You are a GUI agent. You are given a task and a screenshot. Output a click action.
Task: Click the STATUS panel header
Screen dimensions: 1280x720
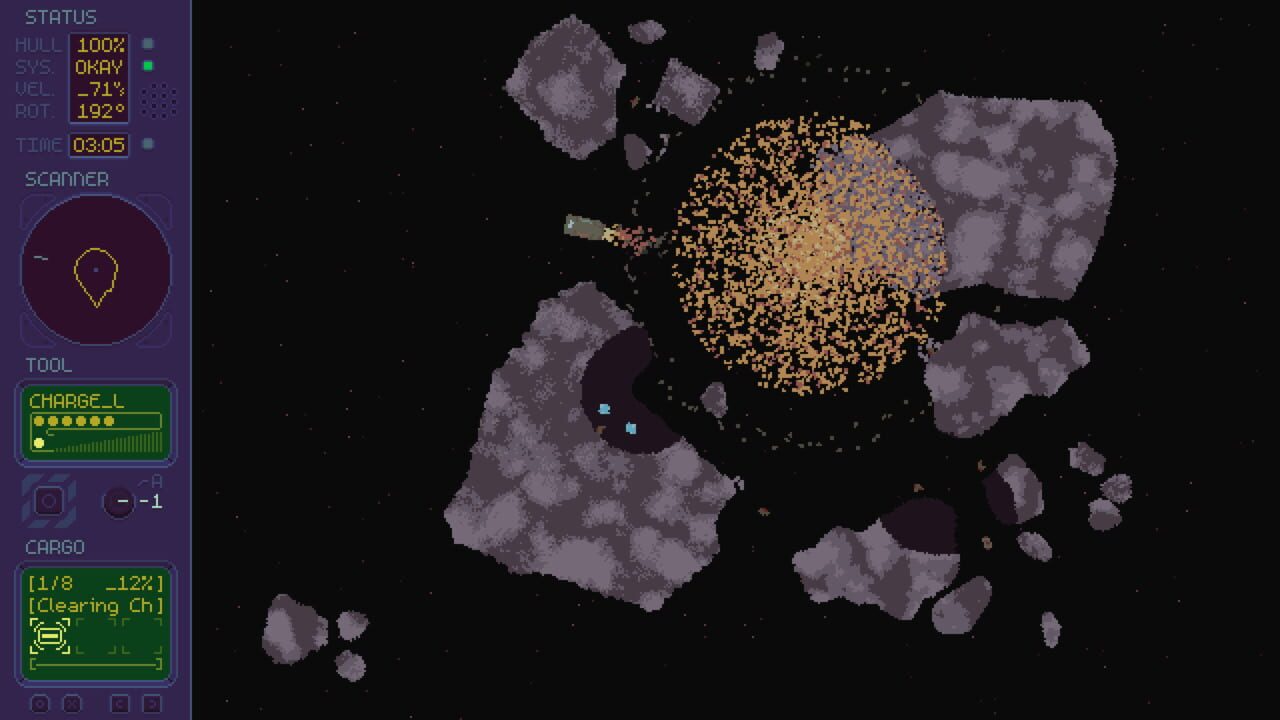pyautogui.click(x=60, y=16)
